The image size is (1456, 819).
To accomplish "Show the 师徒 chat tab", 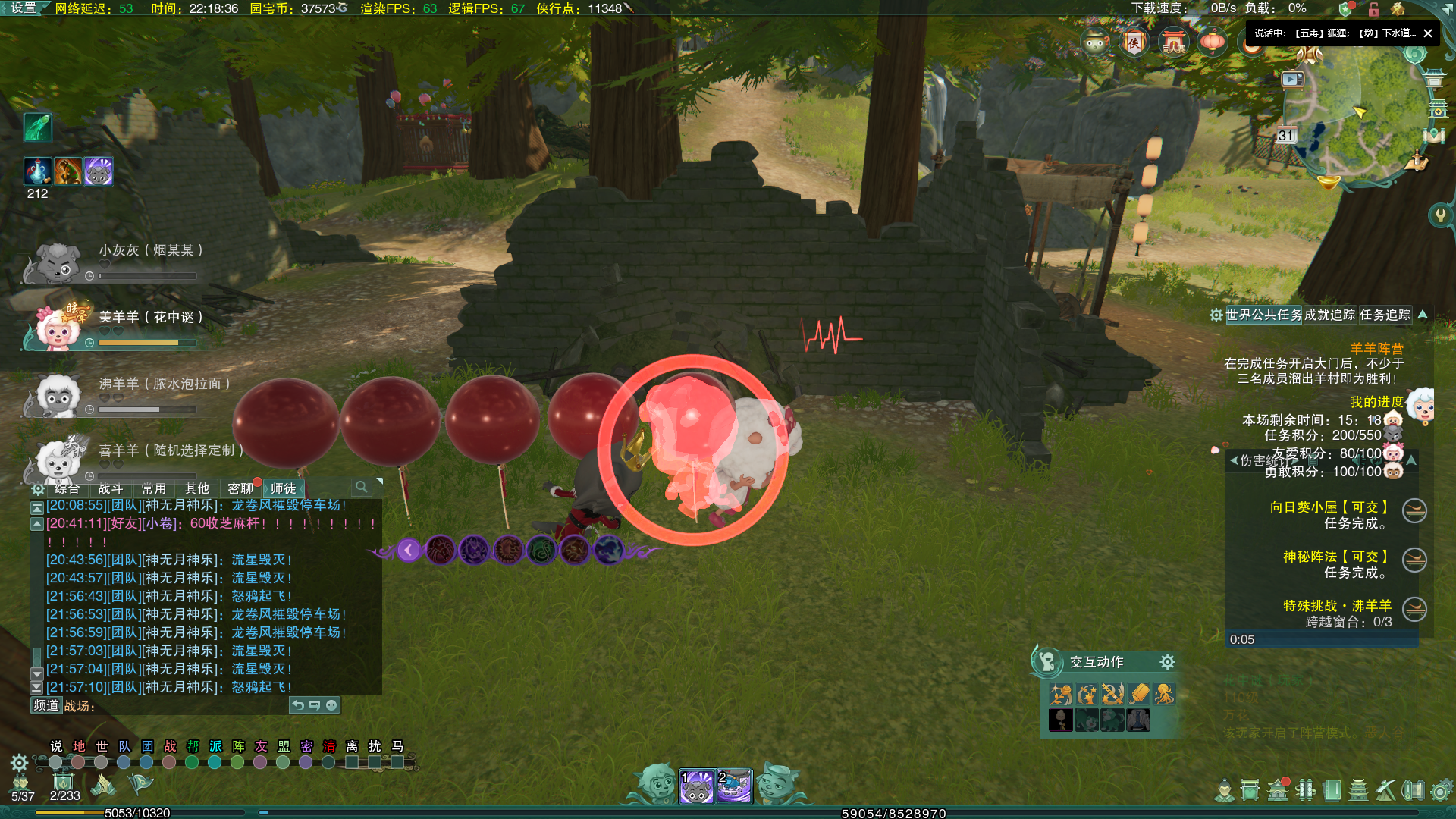I will click(284, 489).
